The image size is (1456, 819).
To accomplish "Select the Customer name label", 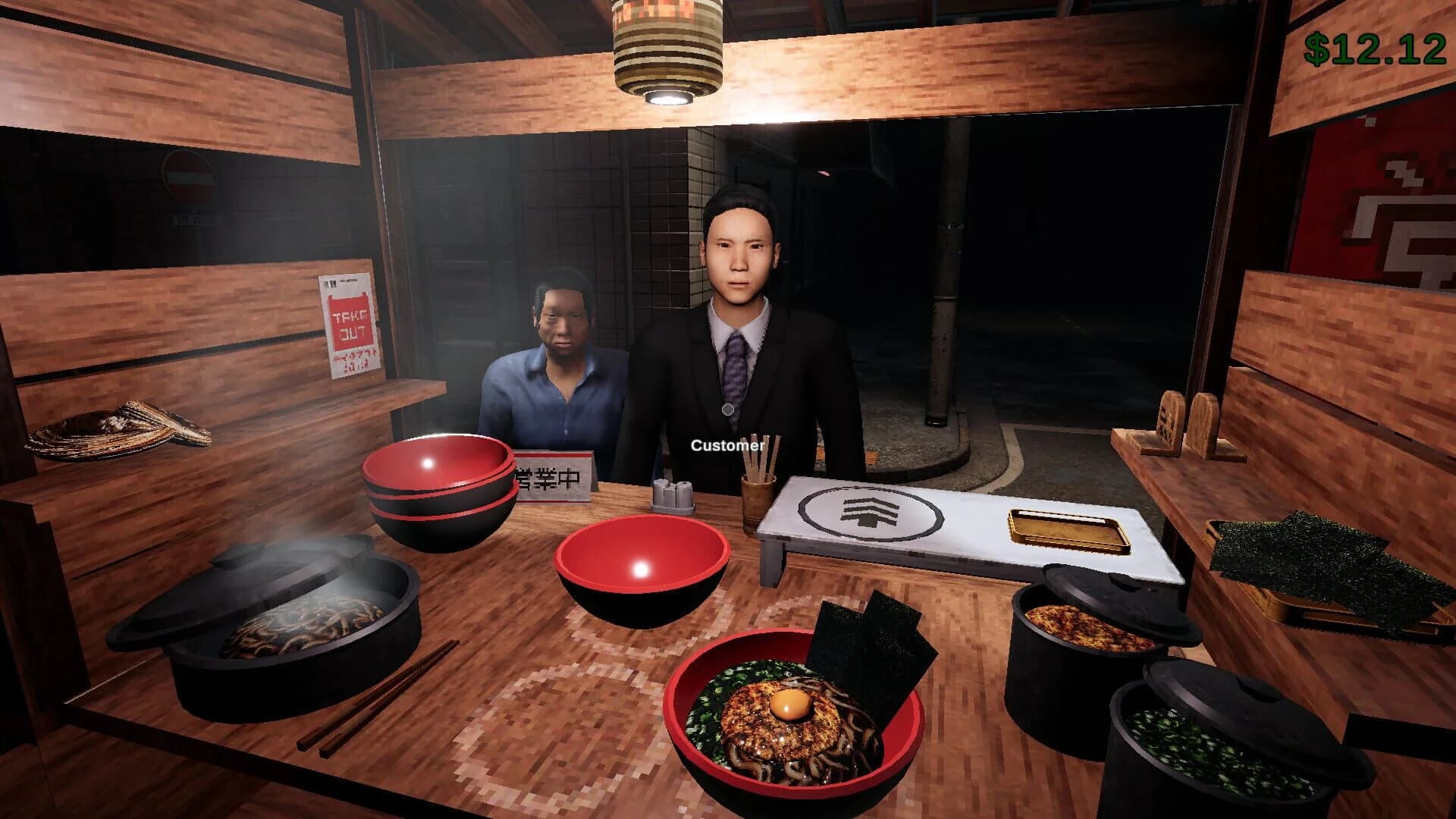I will pyautogui.click(x=726, y=446).
